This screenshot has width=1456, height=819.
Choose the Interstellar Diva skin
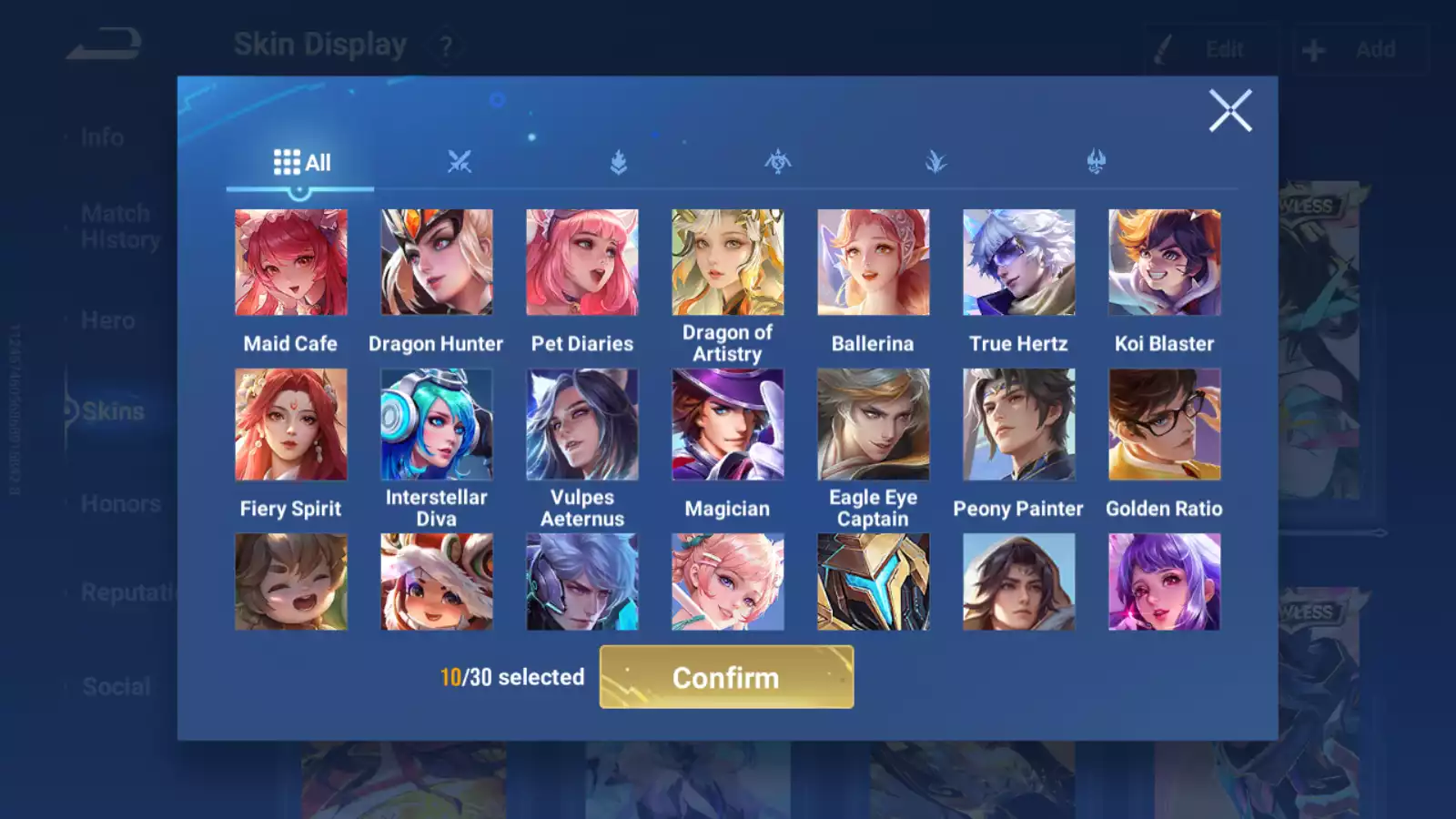[437, 424]
